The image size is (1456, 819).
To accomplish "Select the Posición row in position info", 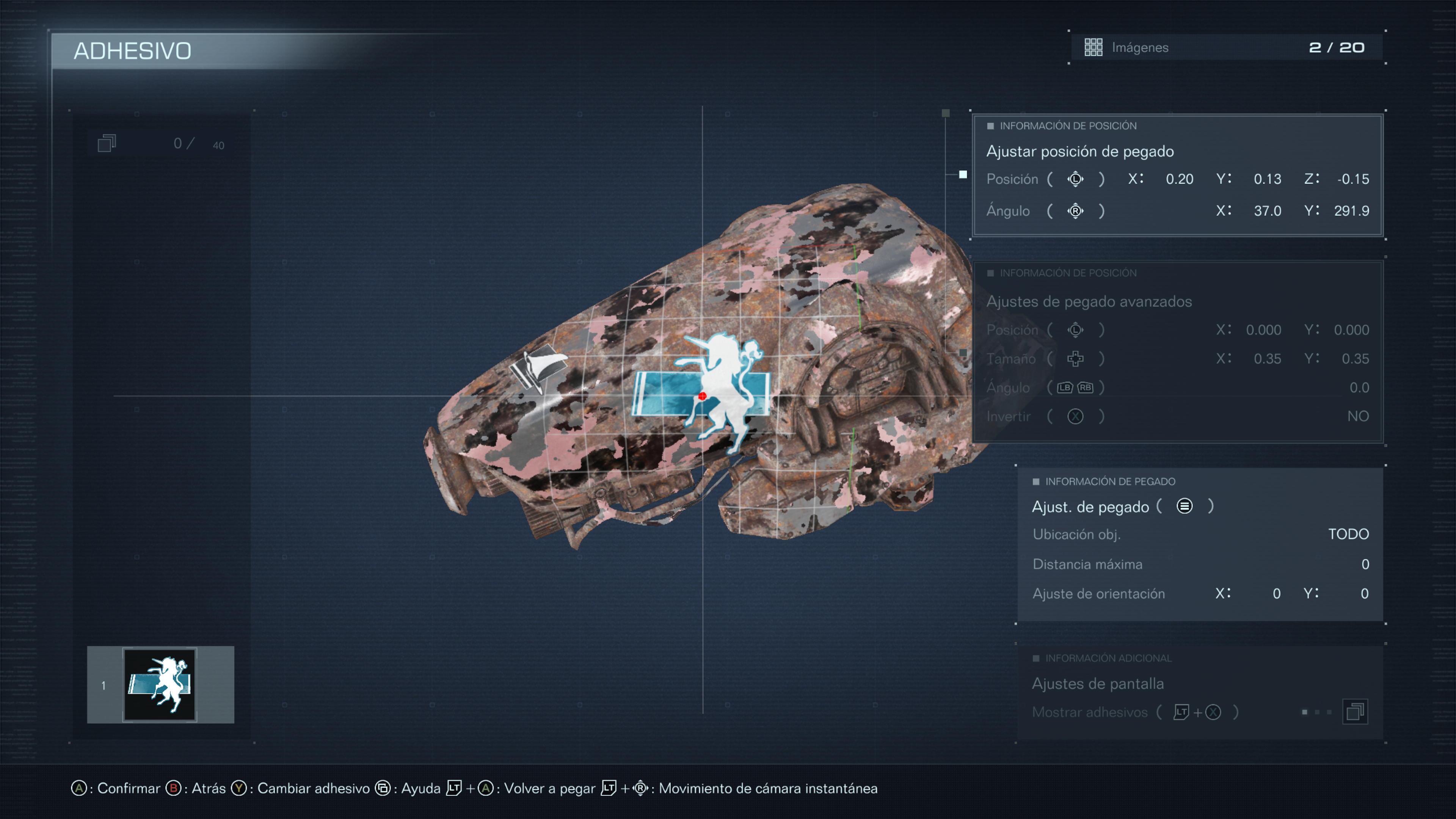I will pos(1177,179).
